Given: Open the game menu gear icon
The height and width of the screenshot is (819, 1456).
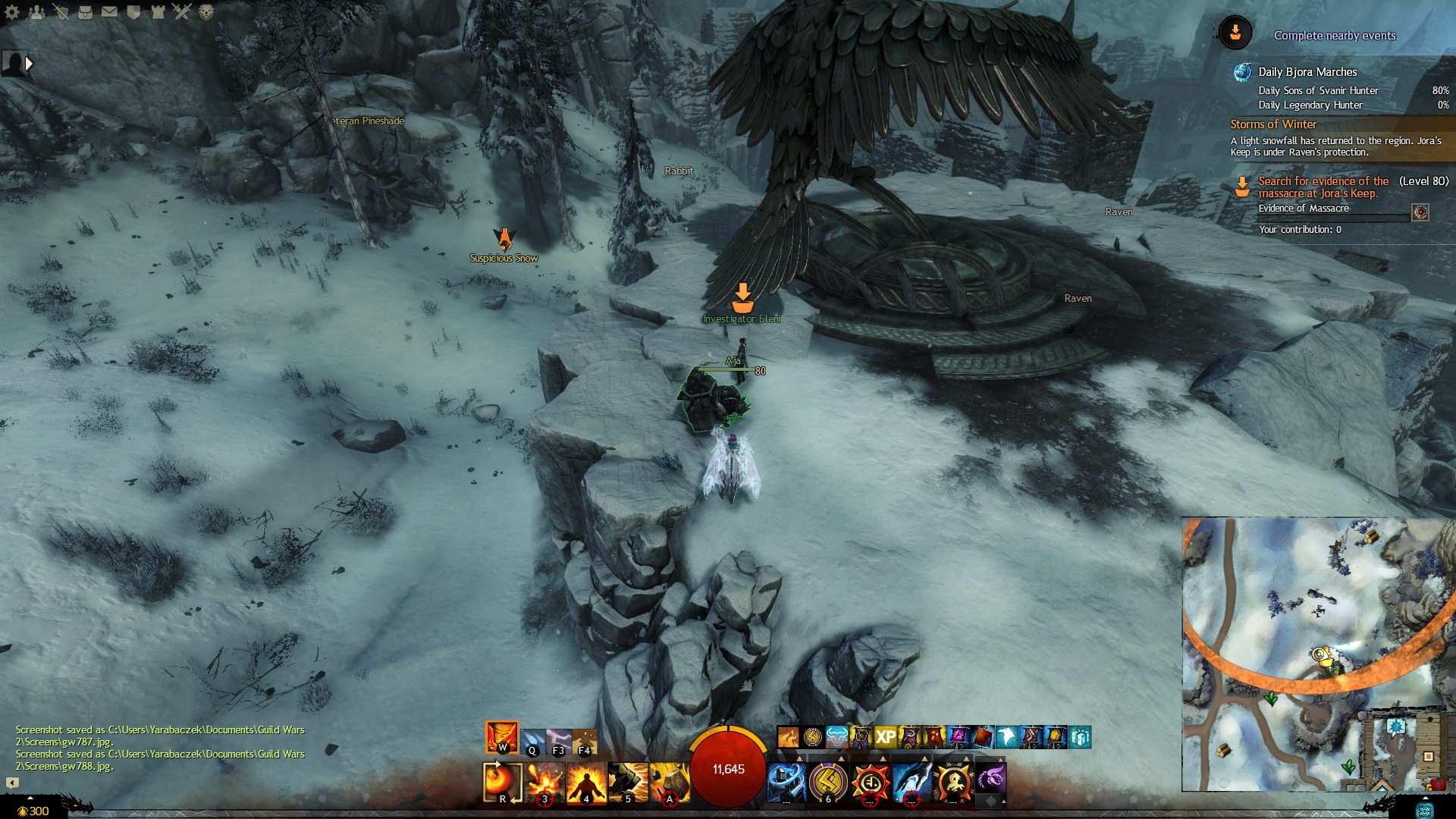Looking at the screenshot, I should pyautogui.click(x=12, y=12).
